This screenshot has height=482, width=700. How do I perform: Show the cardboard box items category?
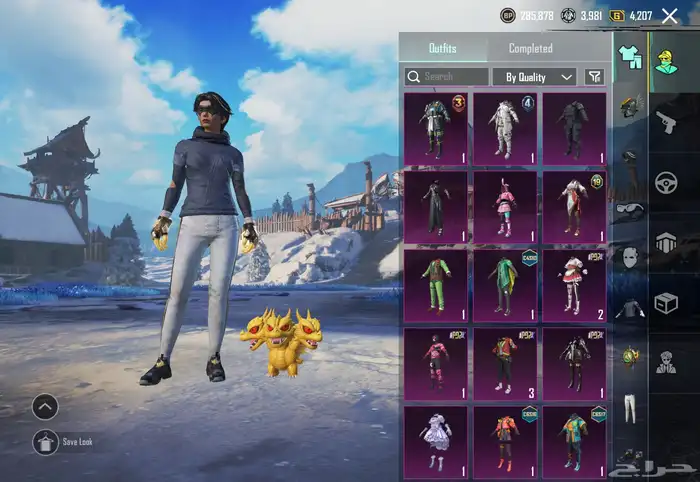click(x=666, y=302)
